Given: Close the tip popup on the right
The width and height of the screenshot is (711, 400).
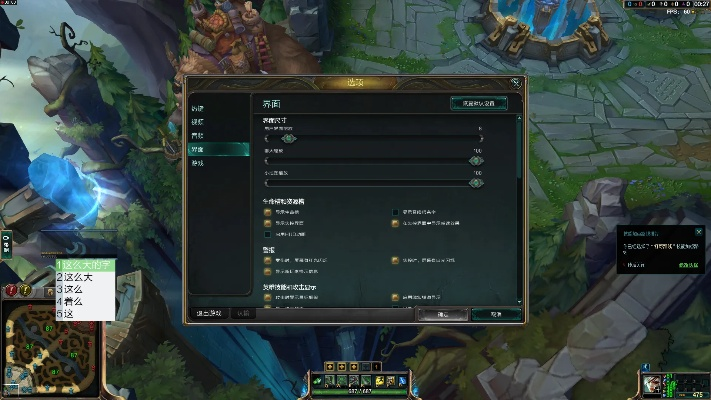Looking at the screenshot, I should click(699, 231).
